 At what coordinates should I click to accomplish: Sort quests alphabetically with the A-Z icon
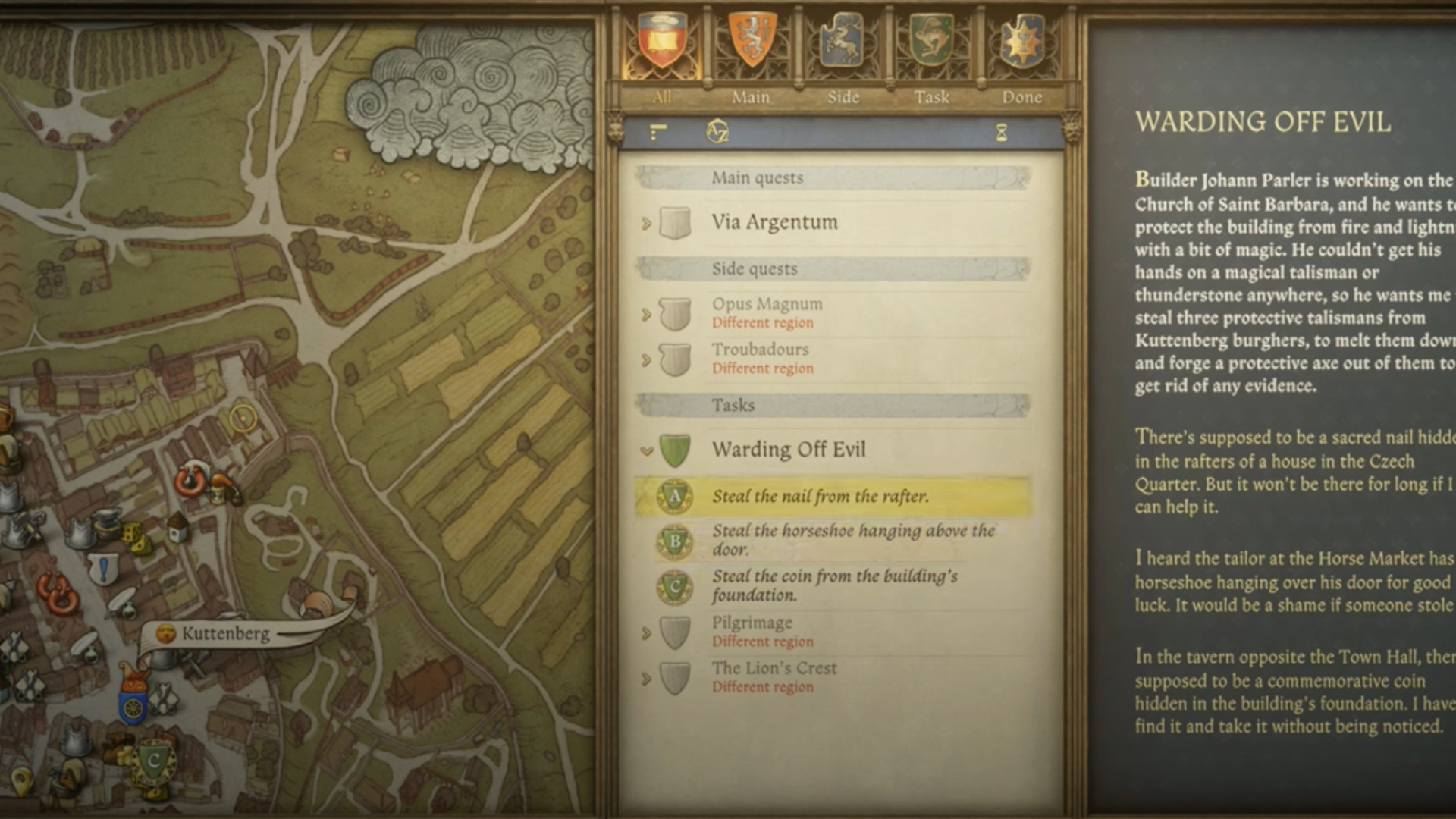tap(717, 133)
